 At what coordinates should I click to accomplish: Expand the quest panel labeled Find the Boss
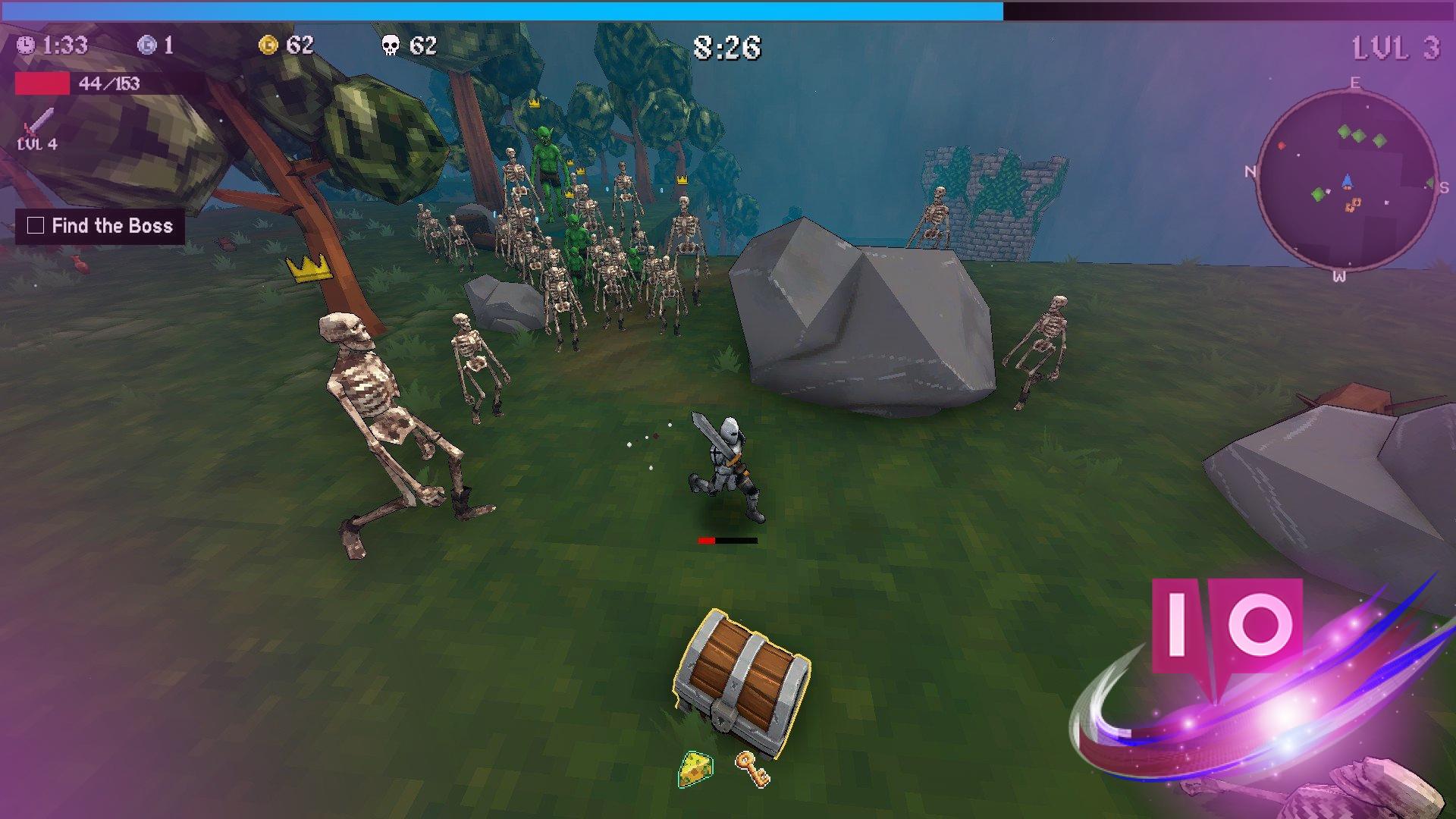click(101, 225)
